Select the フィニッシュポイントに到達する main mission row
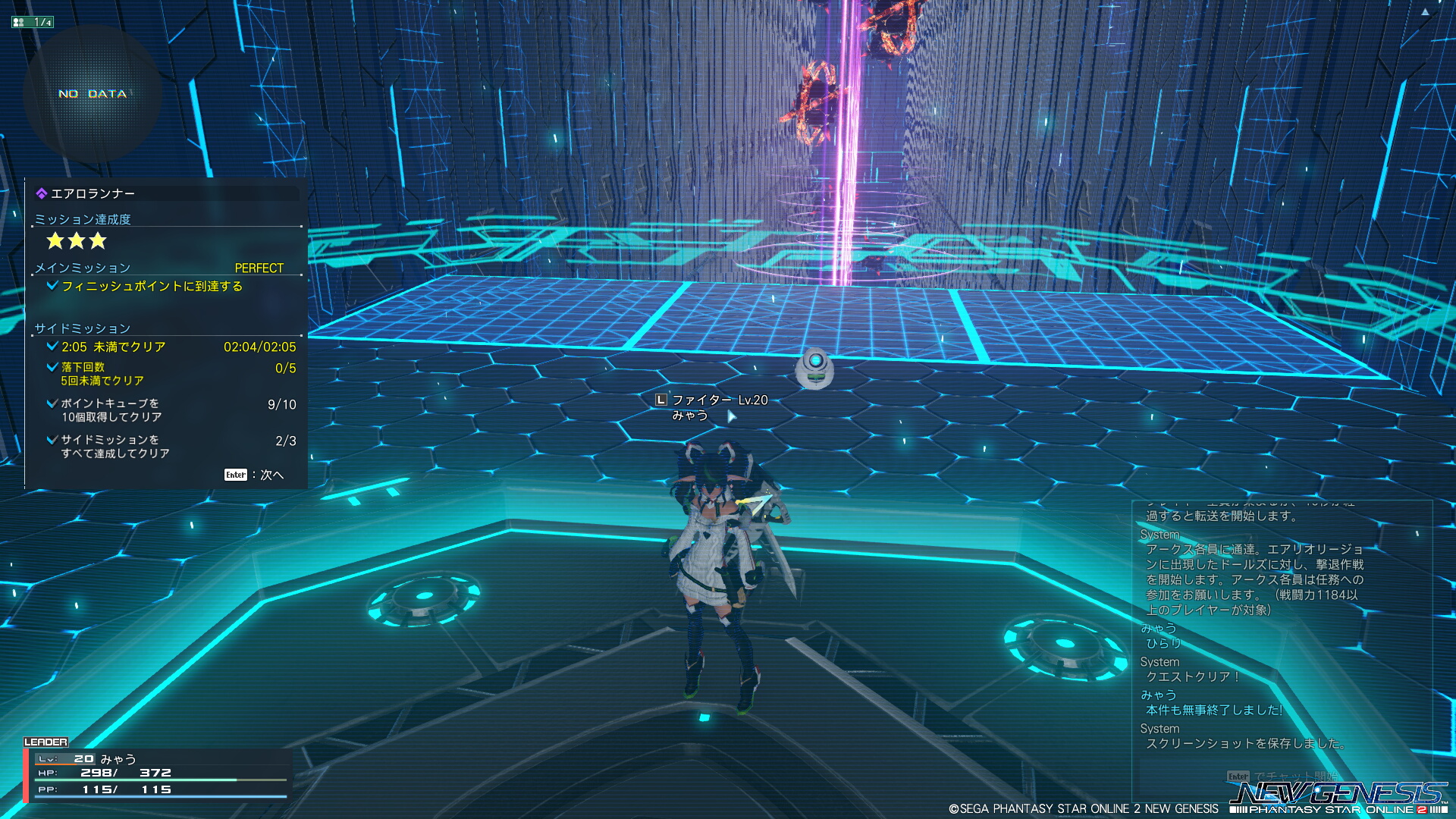Viewport: 1456px width, 819px height. point(152,286)
